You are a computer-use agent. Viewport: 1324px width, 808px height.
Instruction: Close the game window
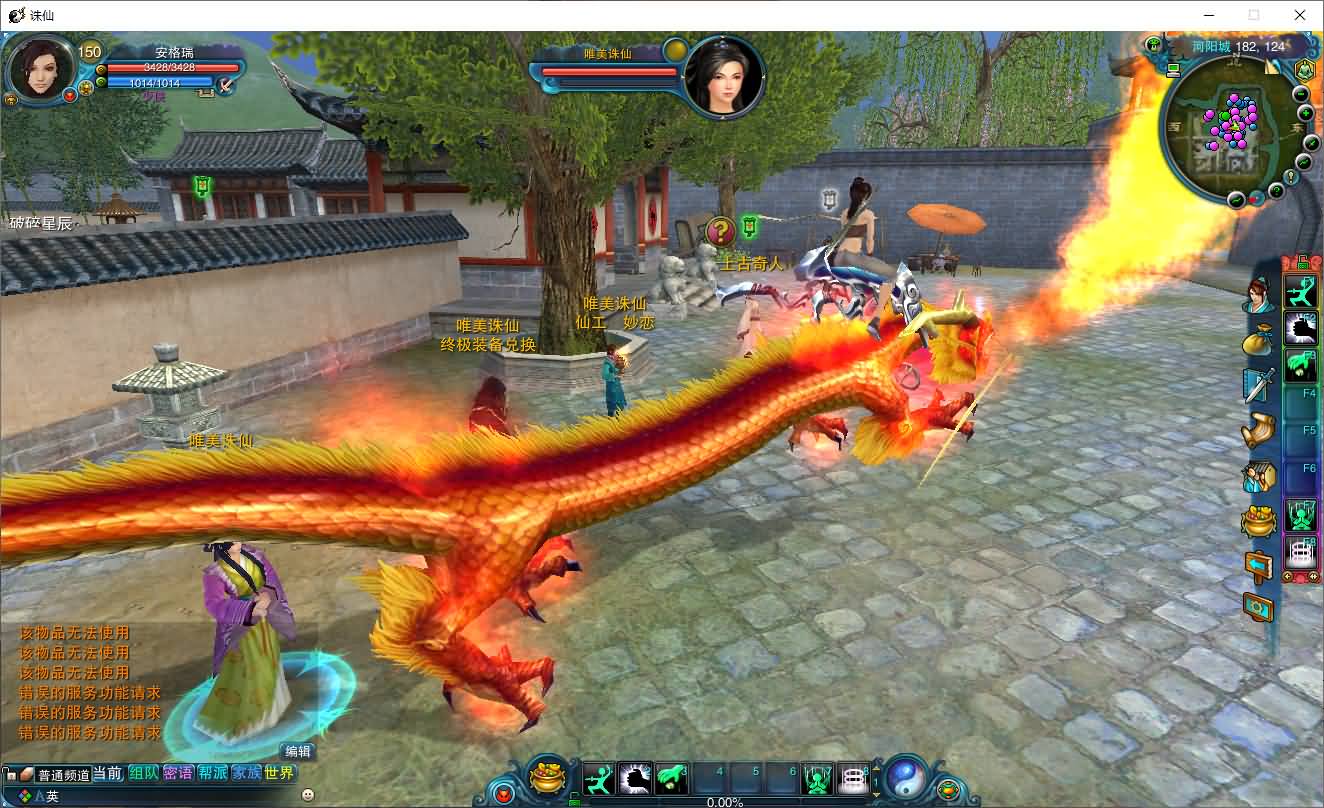coord(1300,15)
